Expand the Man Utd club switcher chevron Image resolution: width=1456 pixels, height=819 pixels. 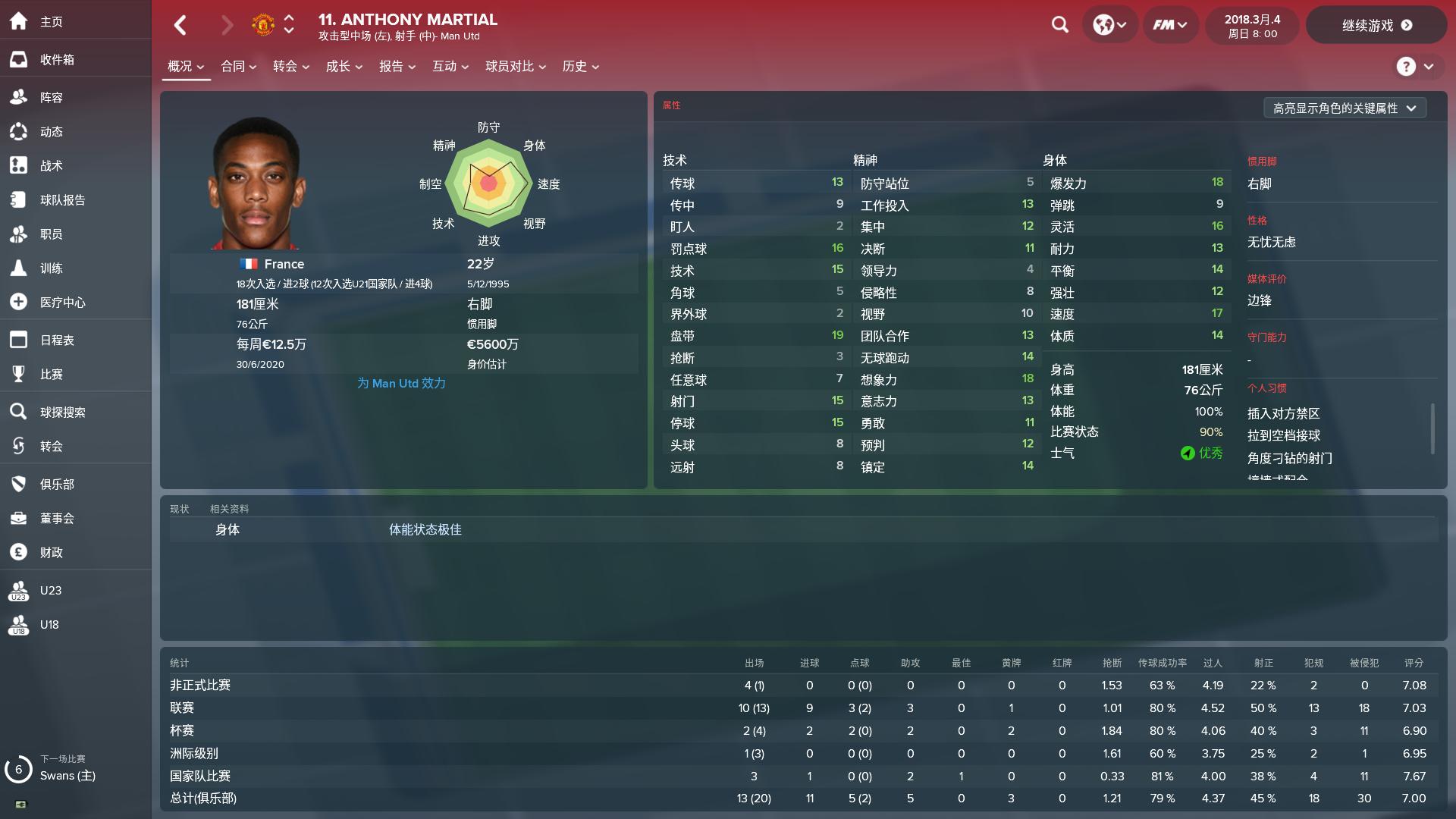[x=288, y=24]
